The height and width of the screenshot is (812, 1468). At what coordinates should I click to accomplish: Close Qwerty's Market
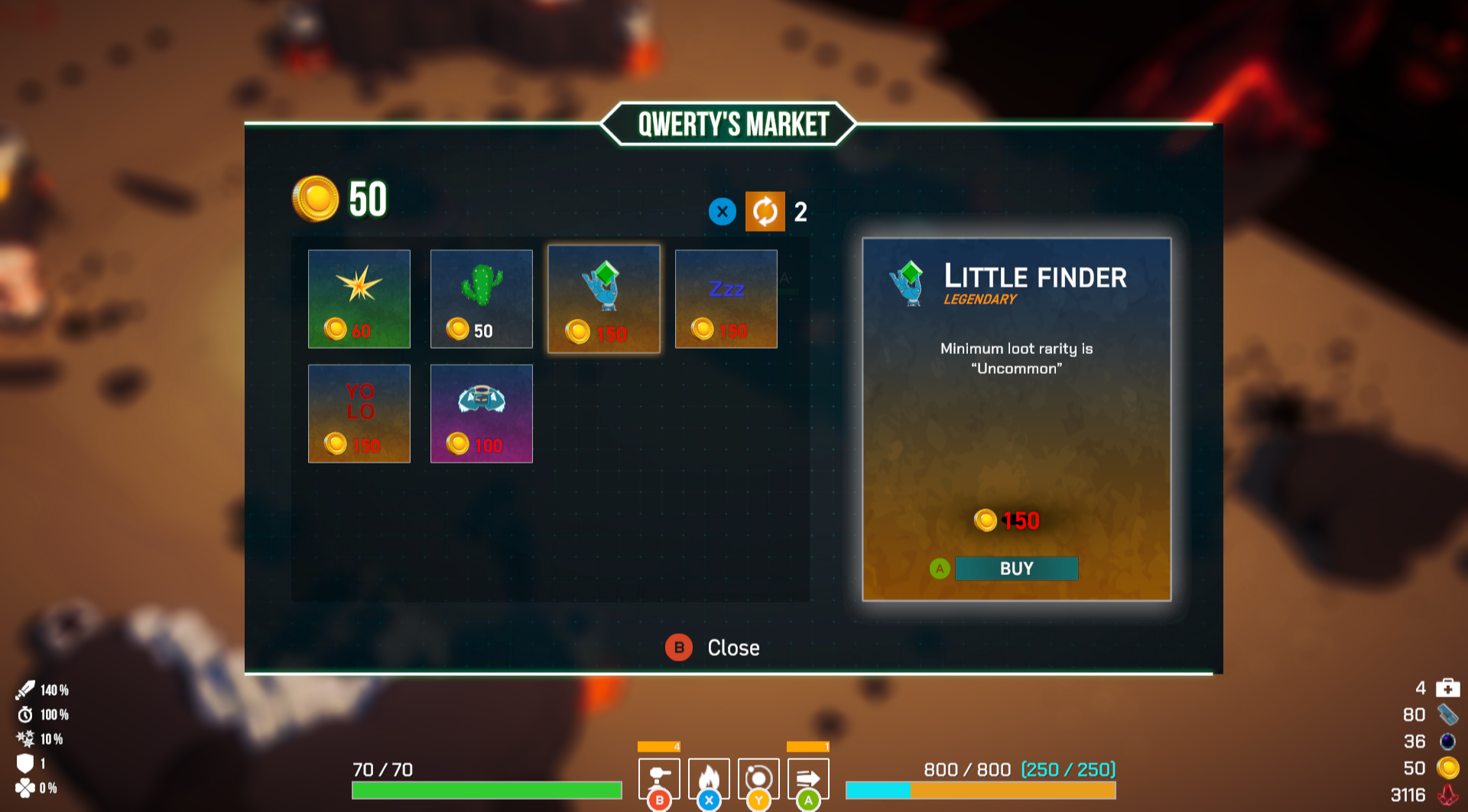[x=713, y=648]
